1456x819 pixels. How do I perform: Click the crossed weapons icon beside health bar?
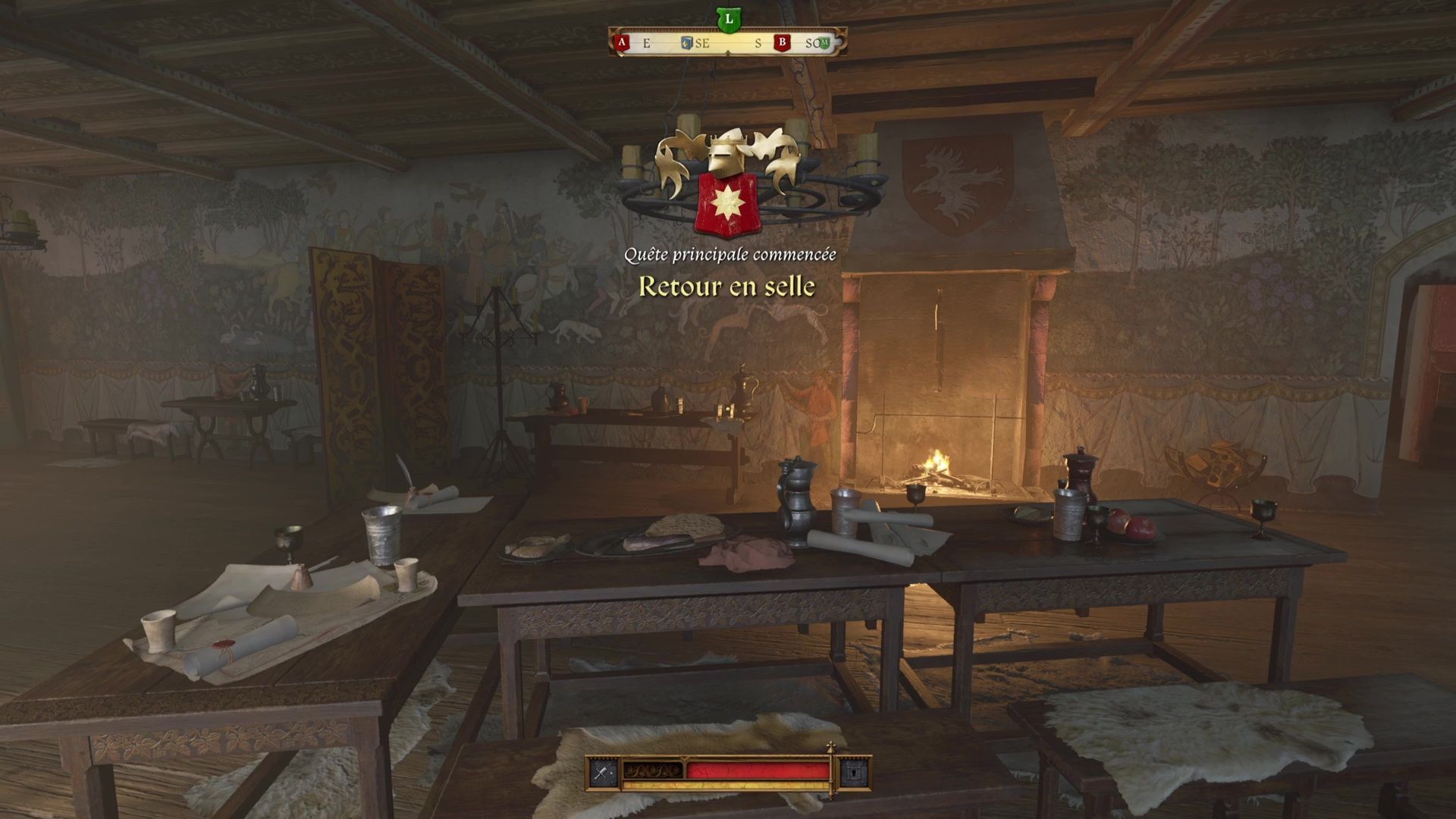click(x=603, y=773)
